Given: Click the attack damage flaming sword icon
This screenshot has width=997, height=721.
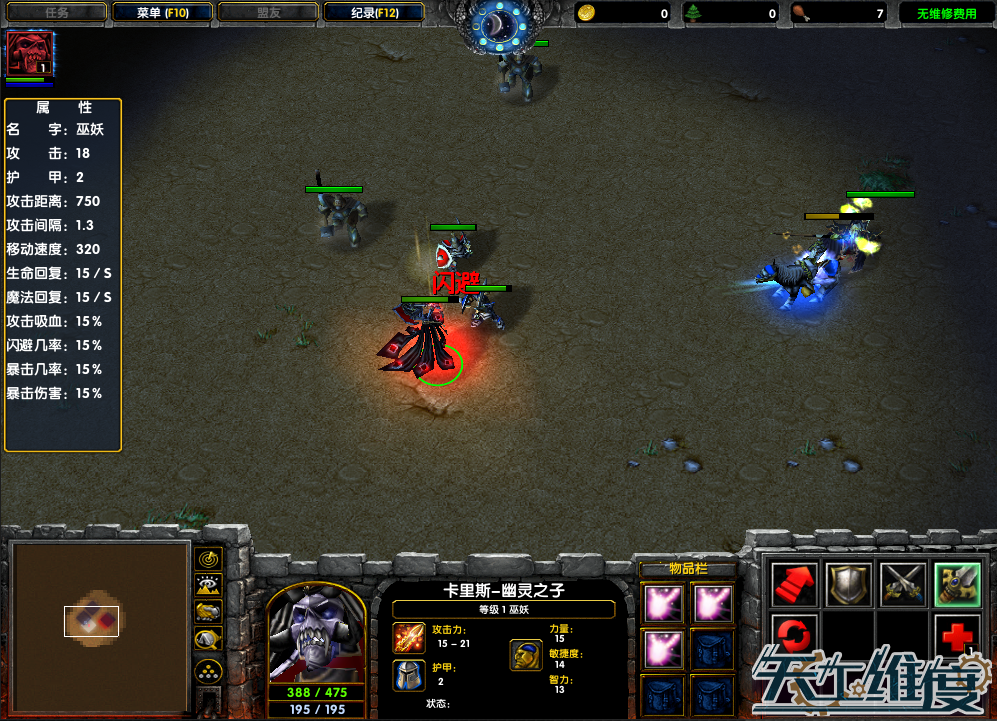Looking at the screenshot, I should coord(409,637).
